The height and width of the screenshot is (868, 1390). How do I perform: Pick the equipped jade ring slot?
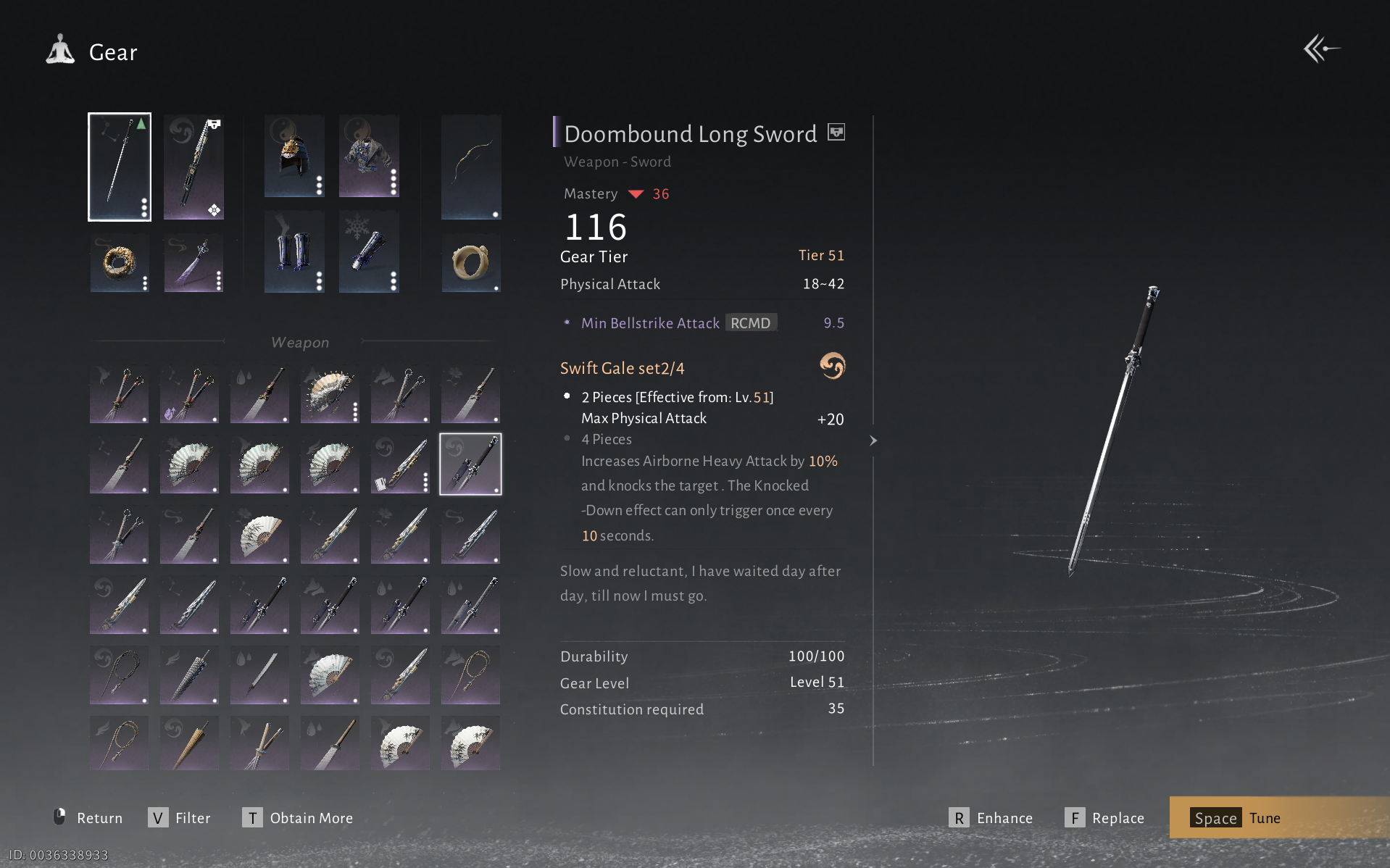tap(471, 263)
